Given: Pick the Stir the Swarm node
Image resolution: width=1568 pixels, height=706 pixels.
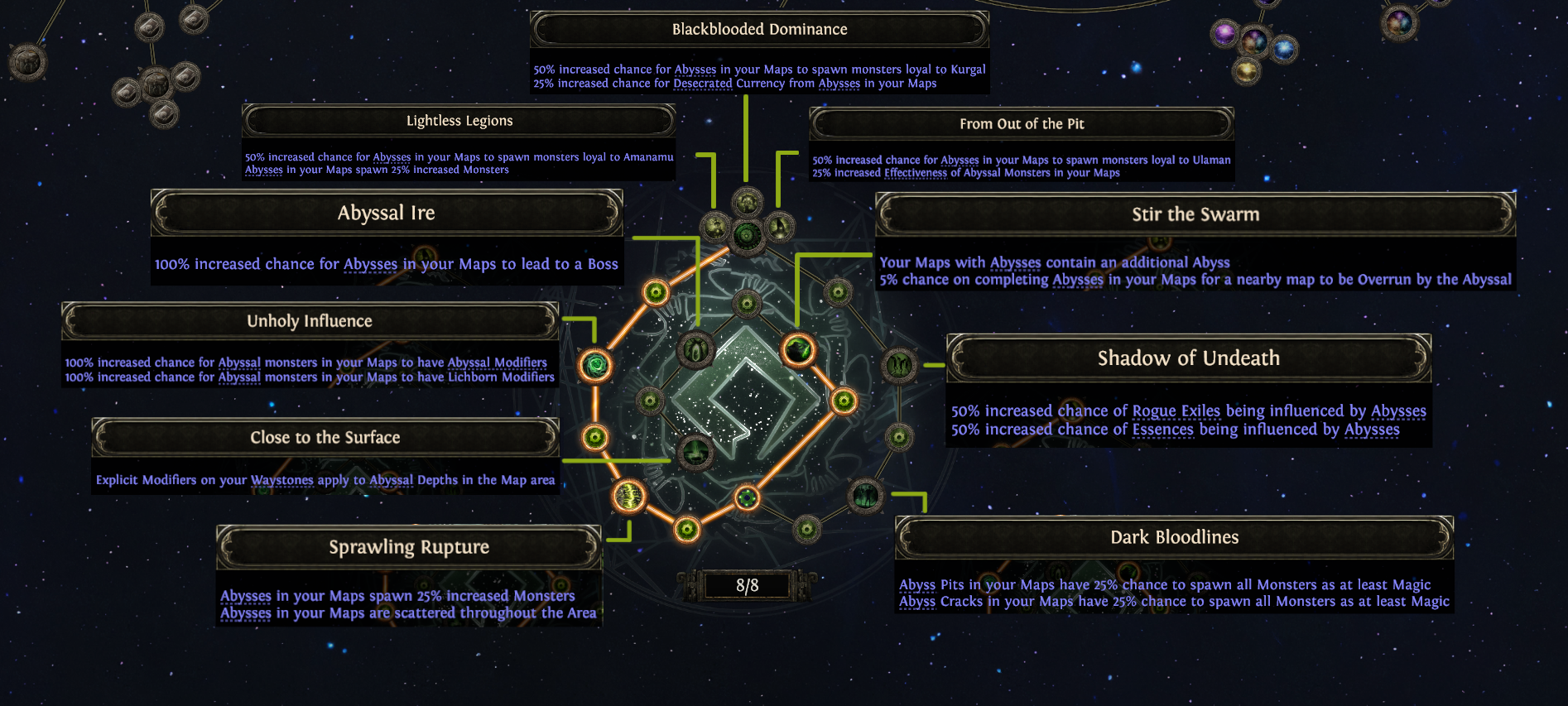Looking at the screenshot, I should point(798,350).
